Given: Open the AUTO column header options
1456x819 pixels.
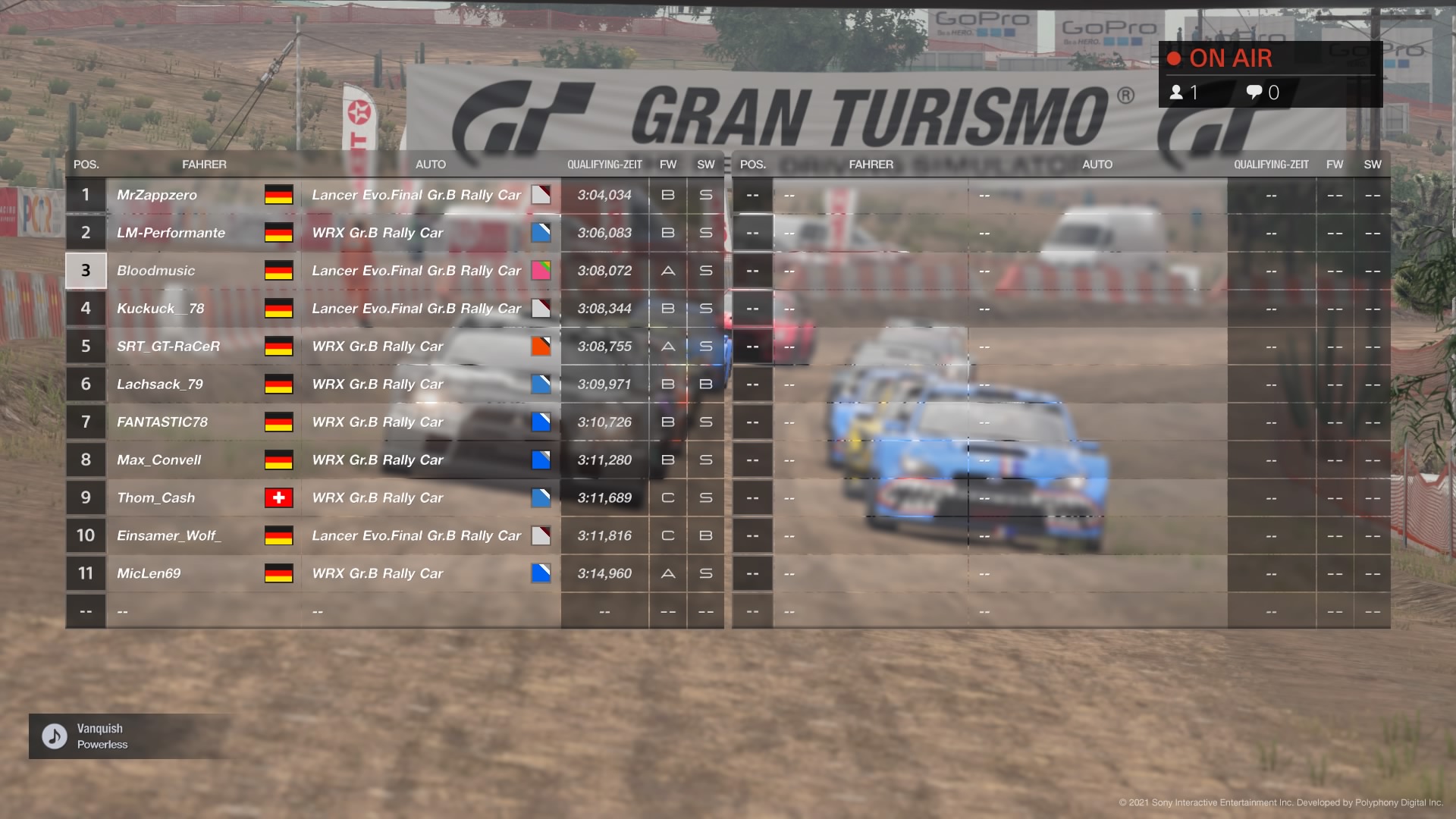Looking at the screenshot, I should (429, 164).
